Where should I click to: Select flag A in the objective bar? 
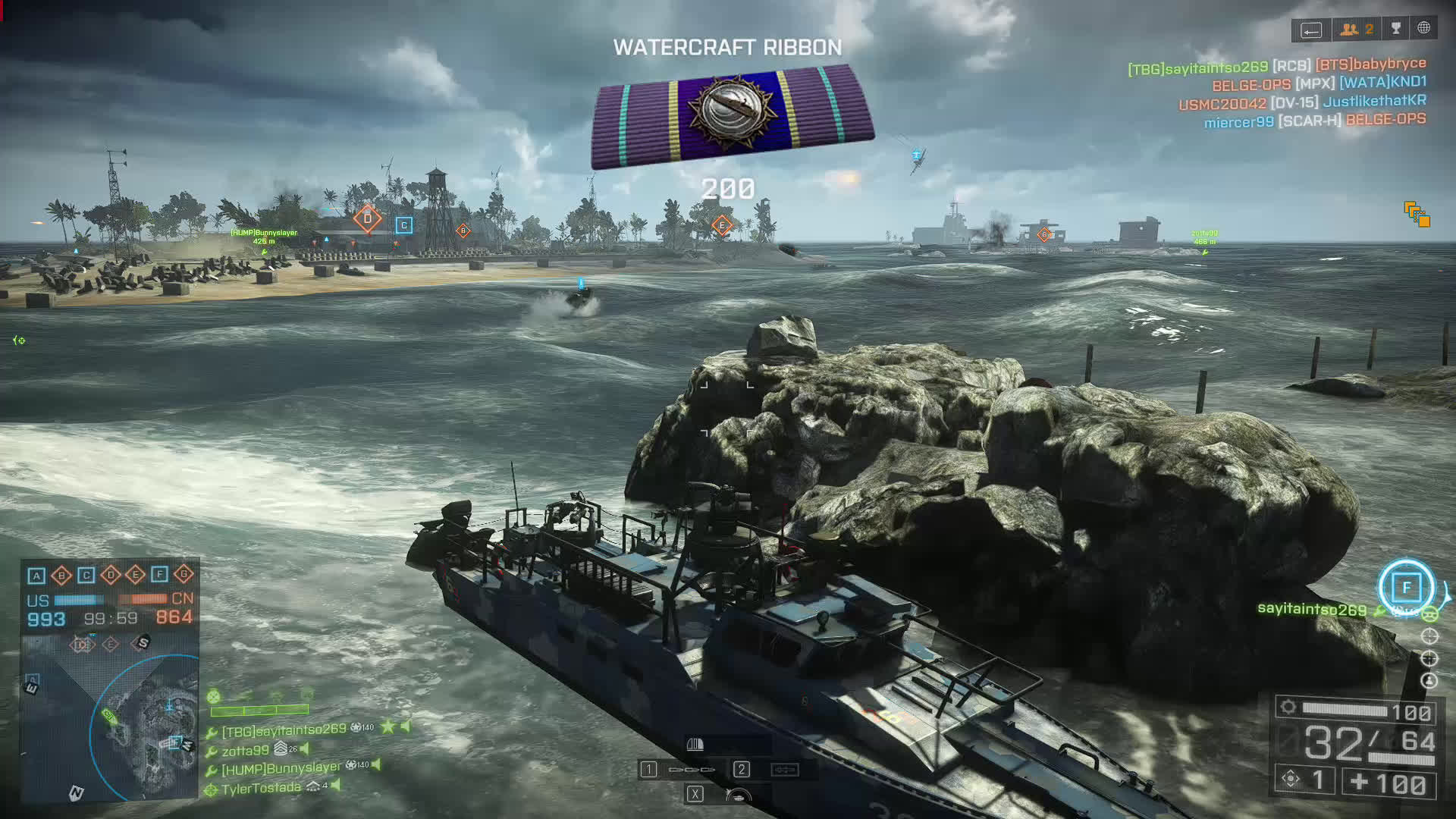[x=36, y=576]
